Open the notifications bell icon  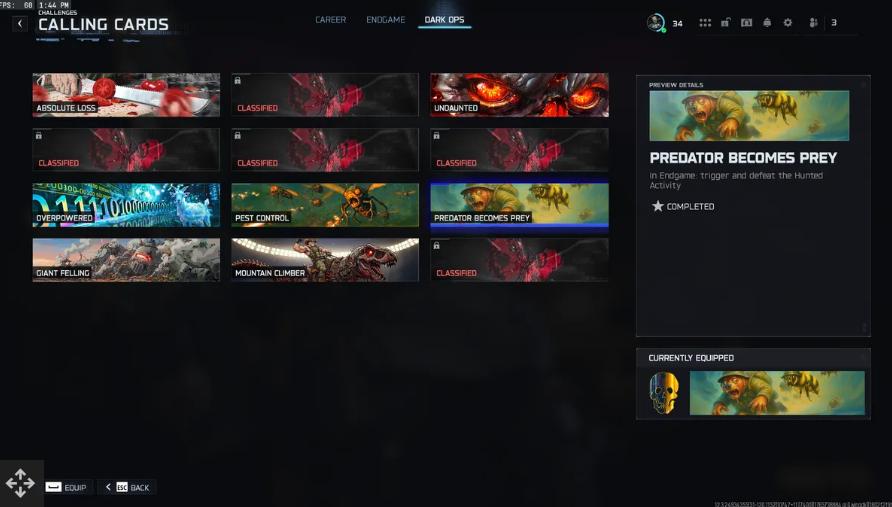pos(767,23)
